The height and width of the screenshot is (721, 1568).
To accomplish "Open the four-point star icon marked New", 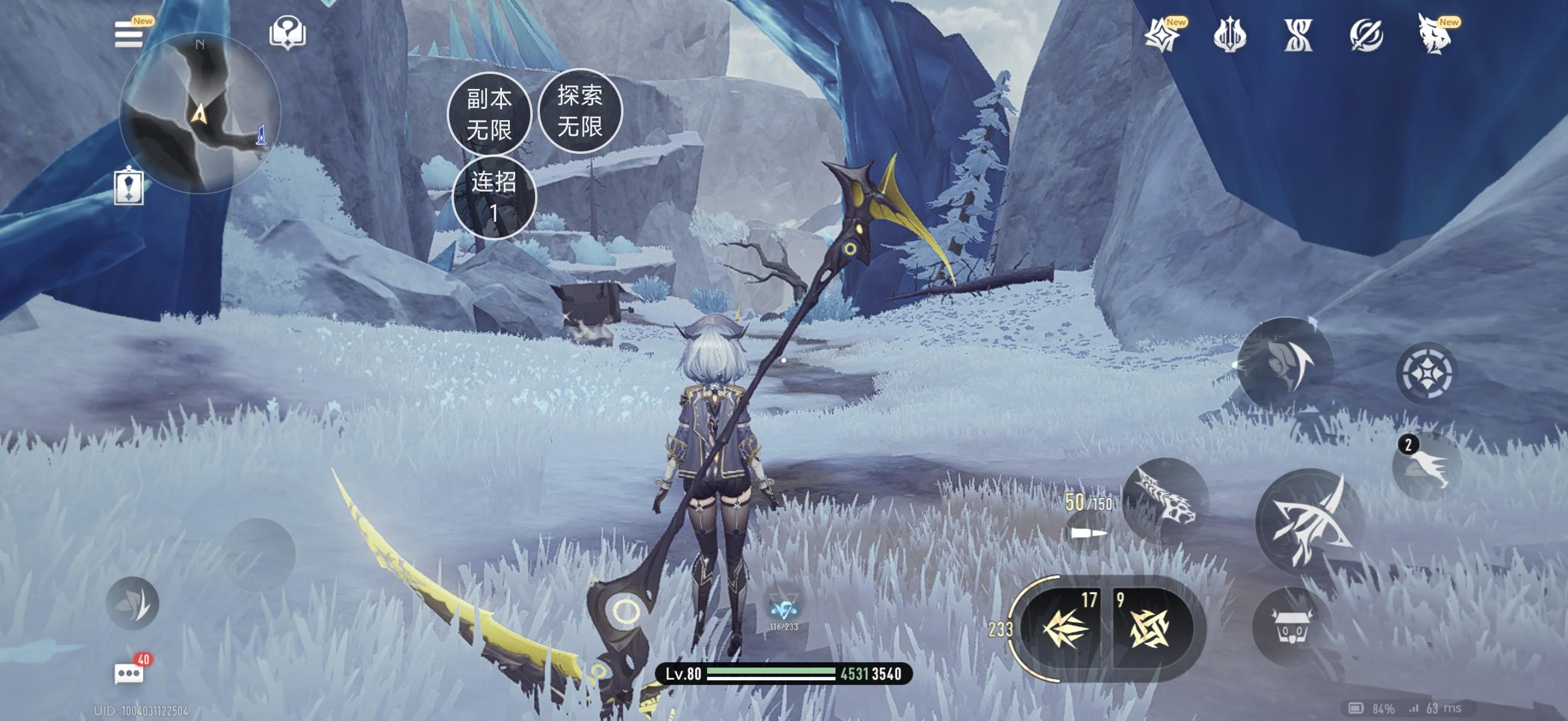I will pos(1163,35).
